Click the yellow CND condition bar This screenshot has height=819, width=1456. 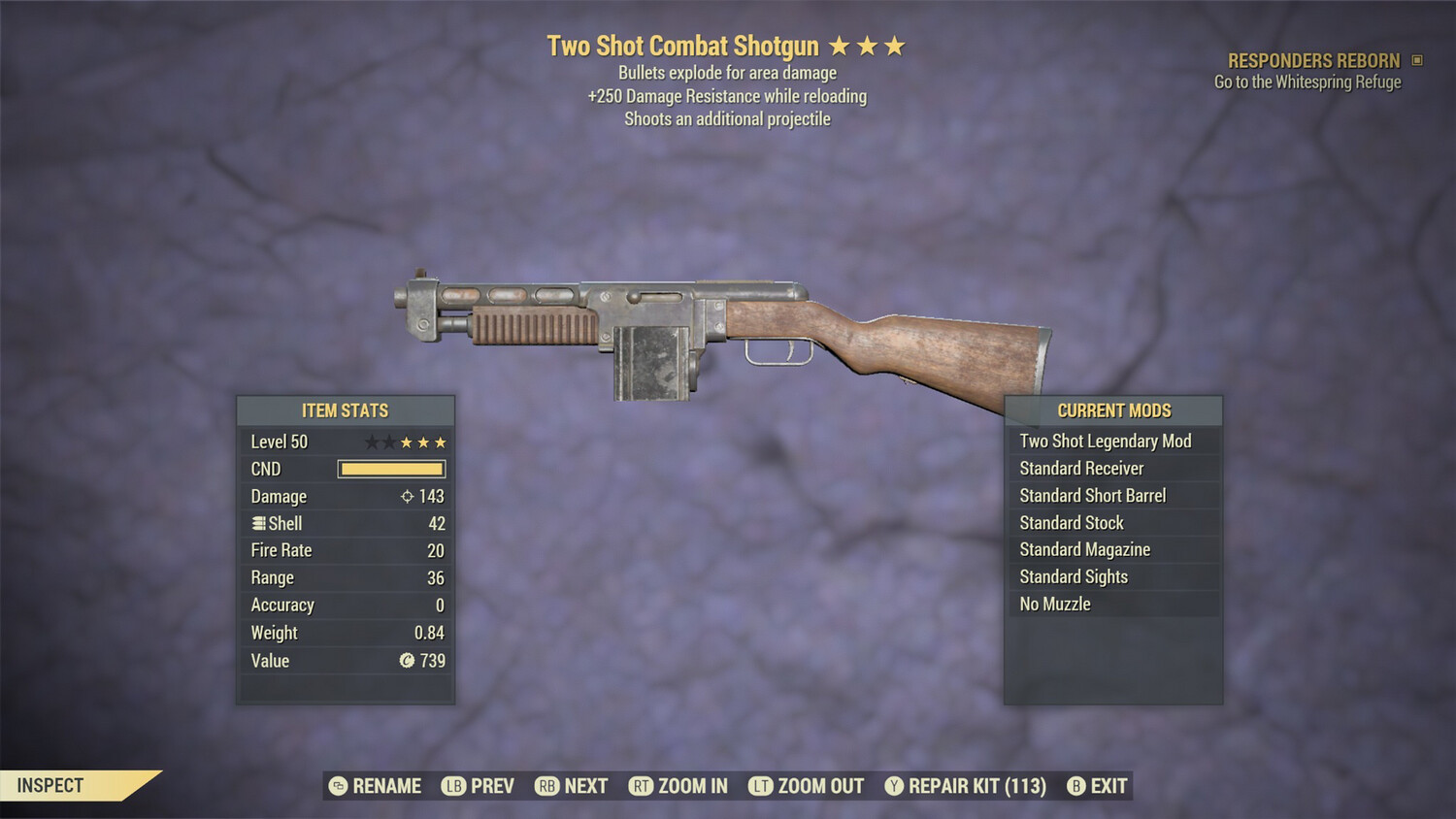pyautogui.click(x=391, y=469)
